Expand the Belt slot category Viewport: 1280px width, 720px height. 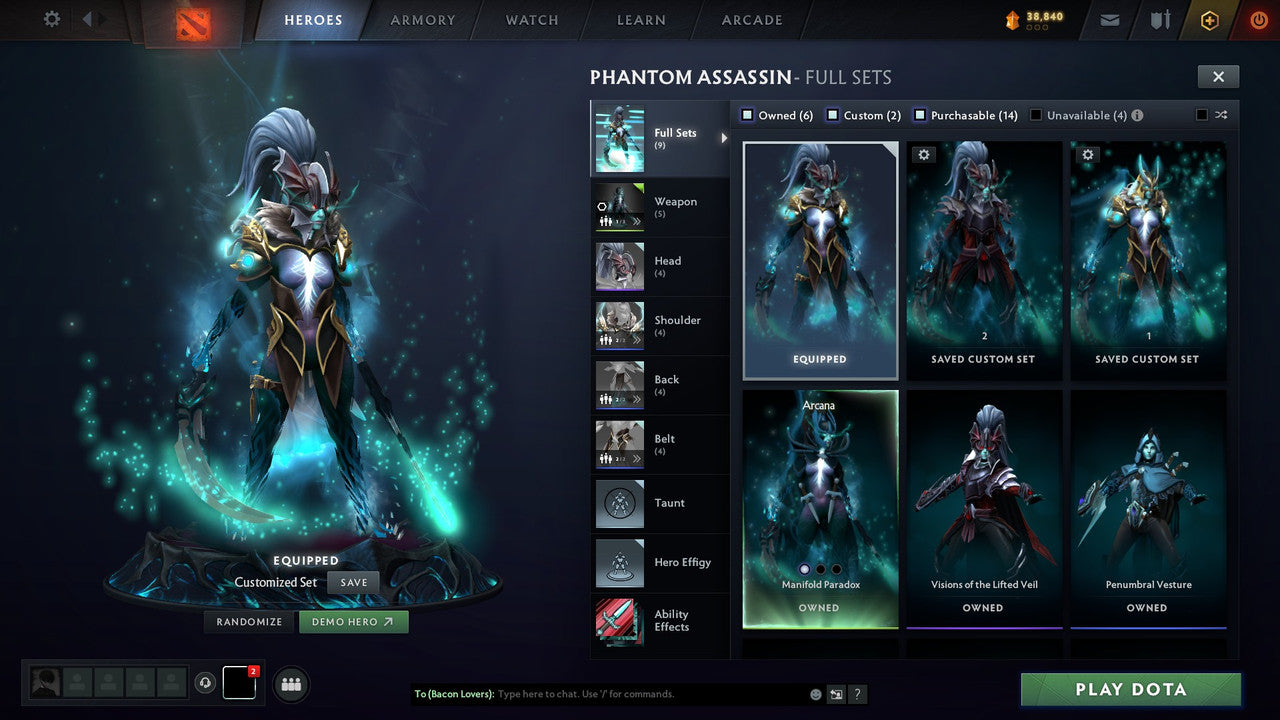point(660,444)
